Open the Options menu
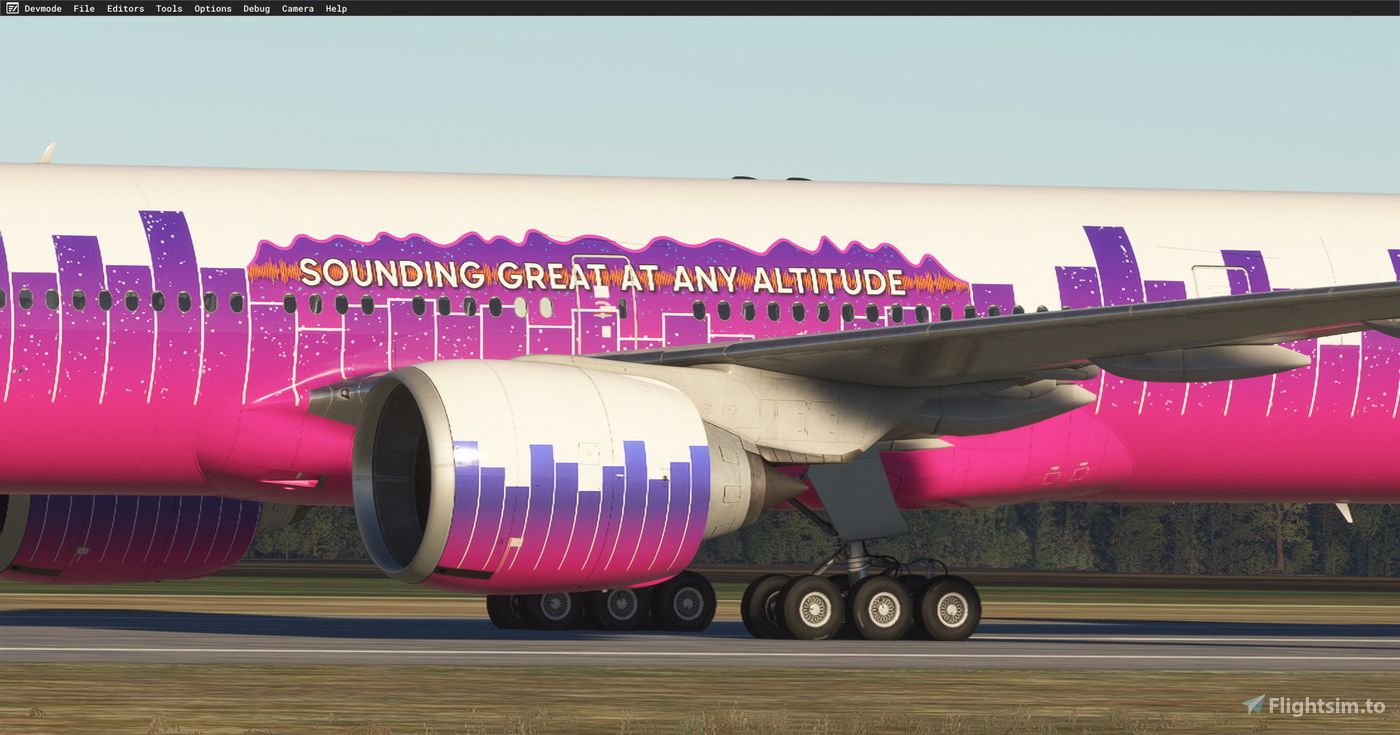The image size is (1400, 735). point(212,8)
